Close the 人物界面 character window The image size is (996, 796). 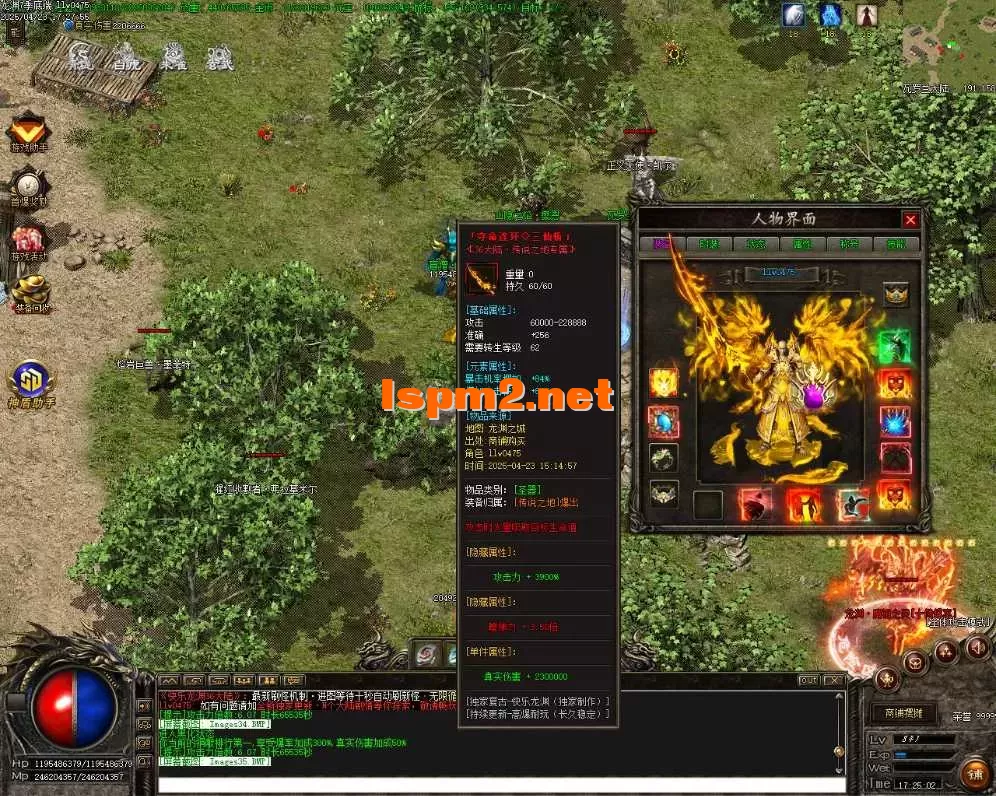(x=909, y=220)
